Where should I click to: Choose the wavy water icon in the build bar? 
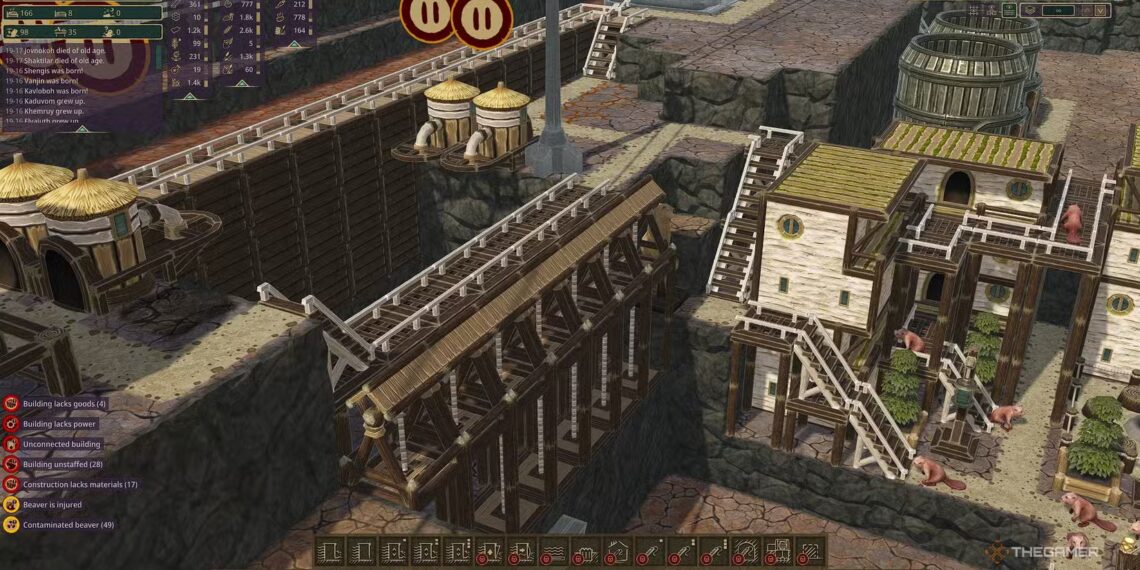[554, 550]
